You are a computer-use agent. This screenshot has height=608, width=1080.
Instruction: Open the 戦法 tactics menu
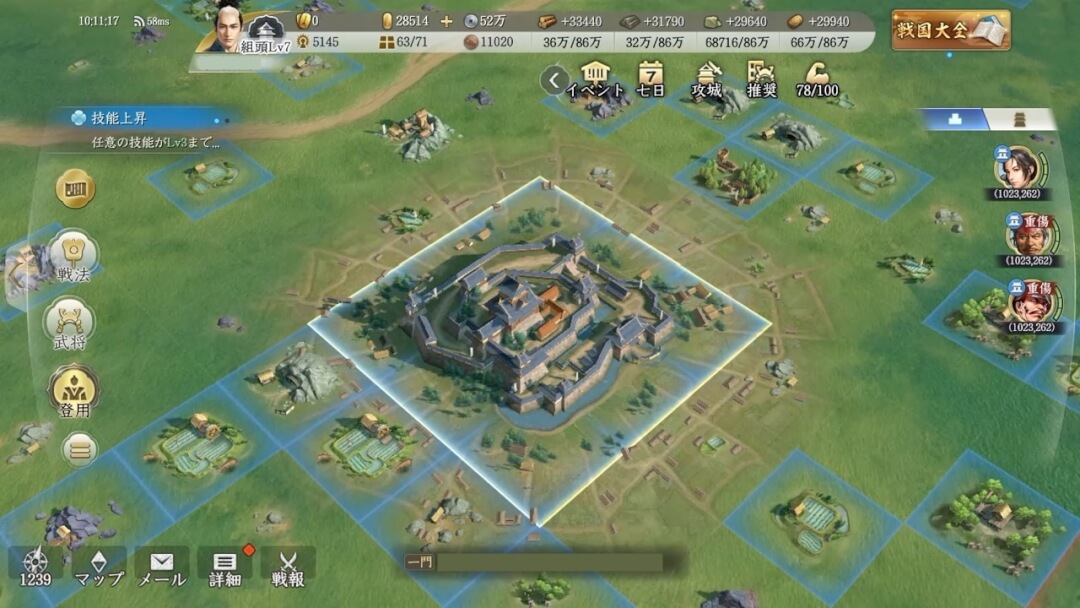click(73, 256)
